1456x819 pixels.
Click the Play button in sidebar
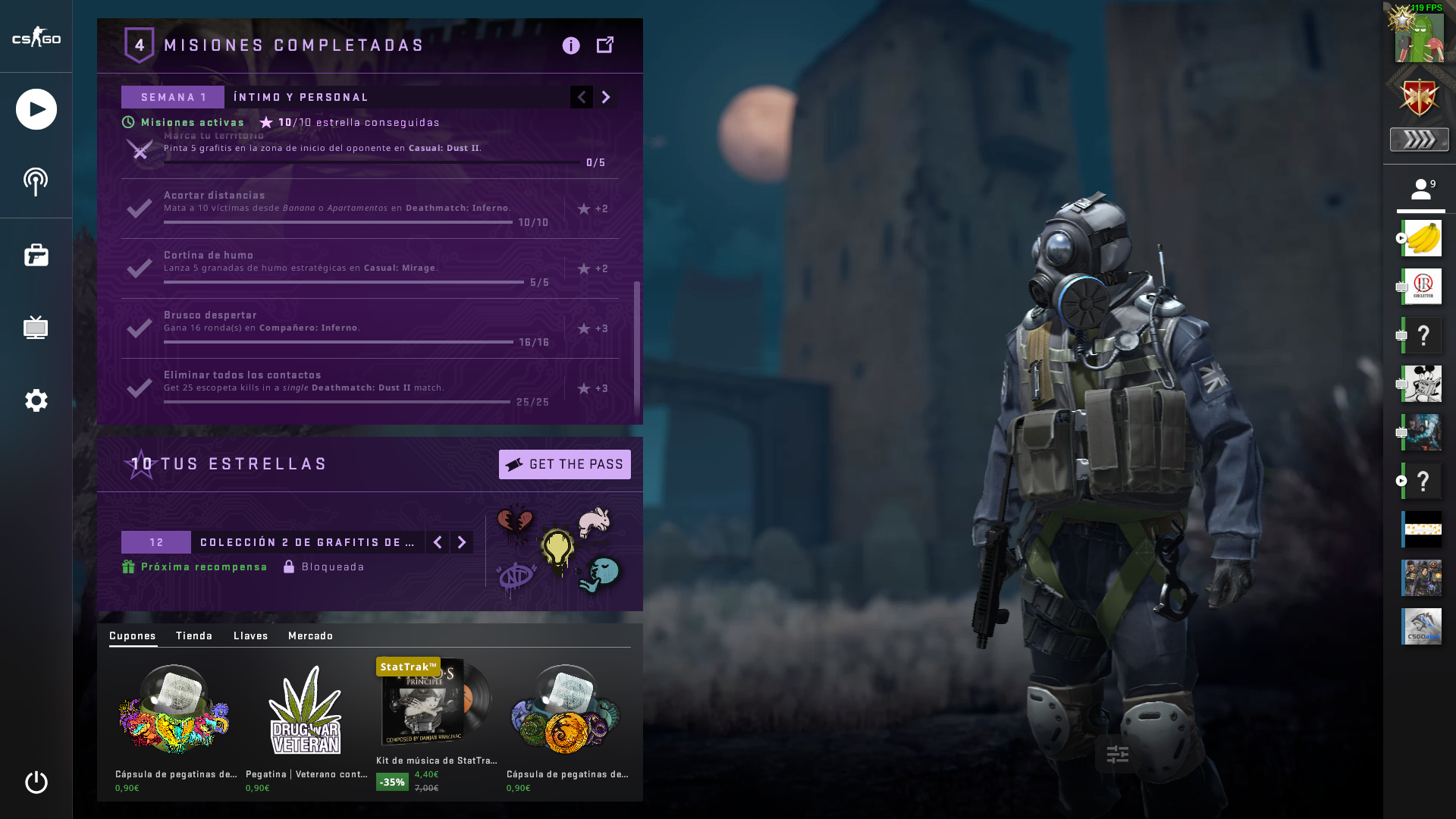pos(36,109)
